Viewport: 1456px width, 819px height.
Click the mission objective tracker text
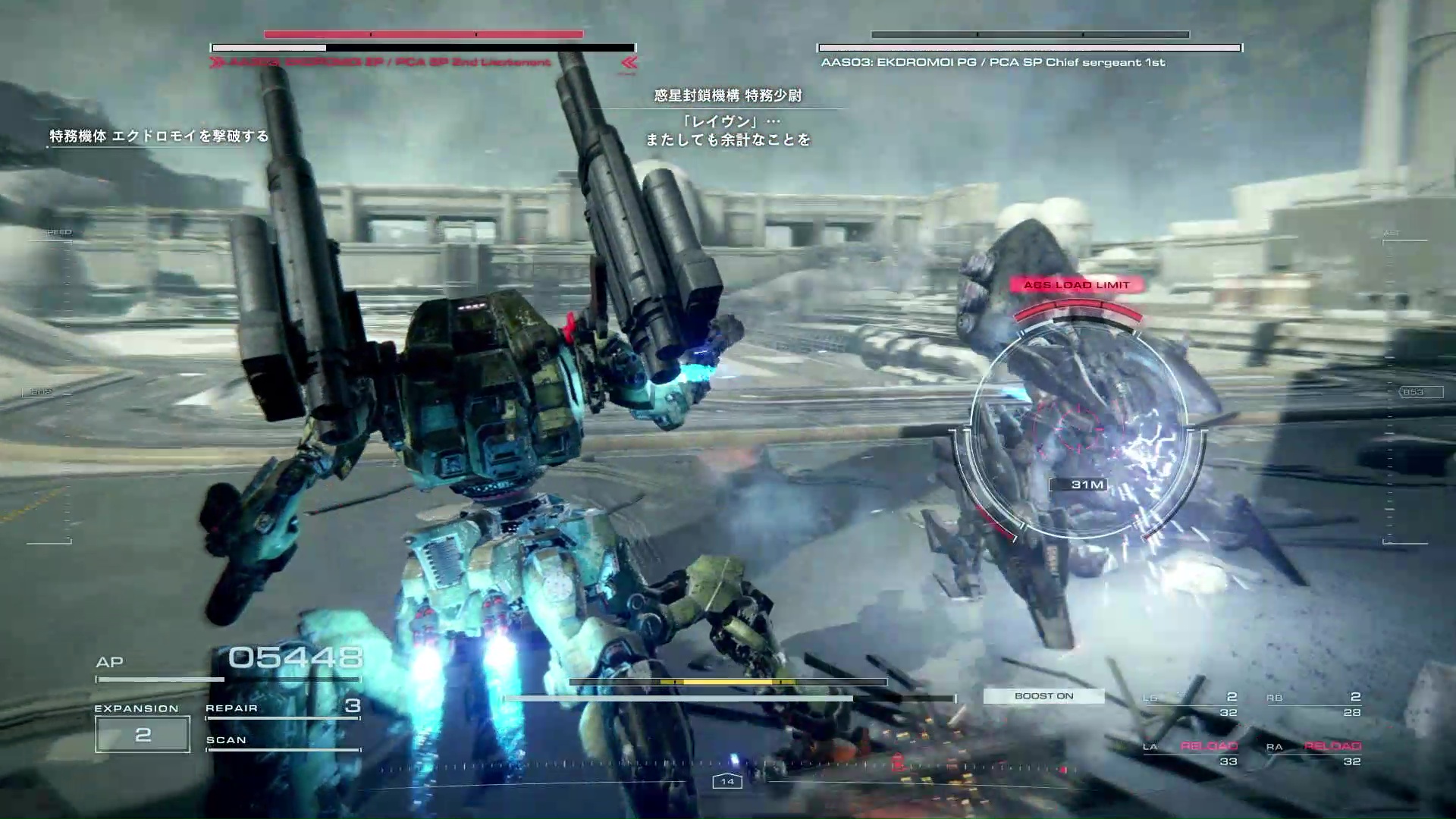click(x=159, y=136)
